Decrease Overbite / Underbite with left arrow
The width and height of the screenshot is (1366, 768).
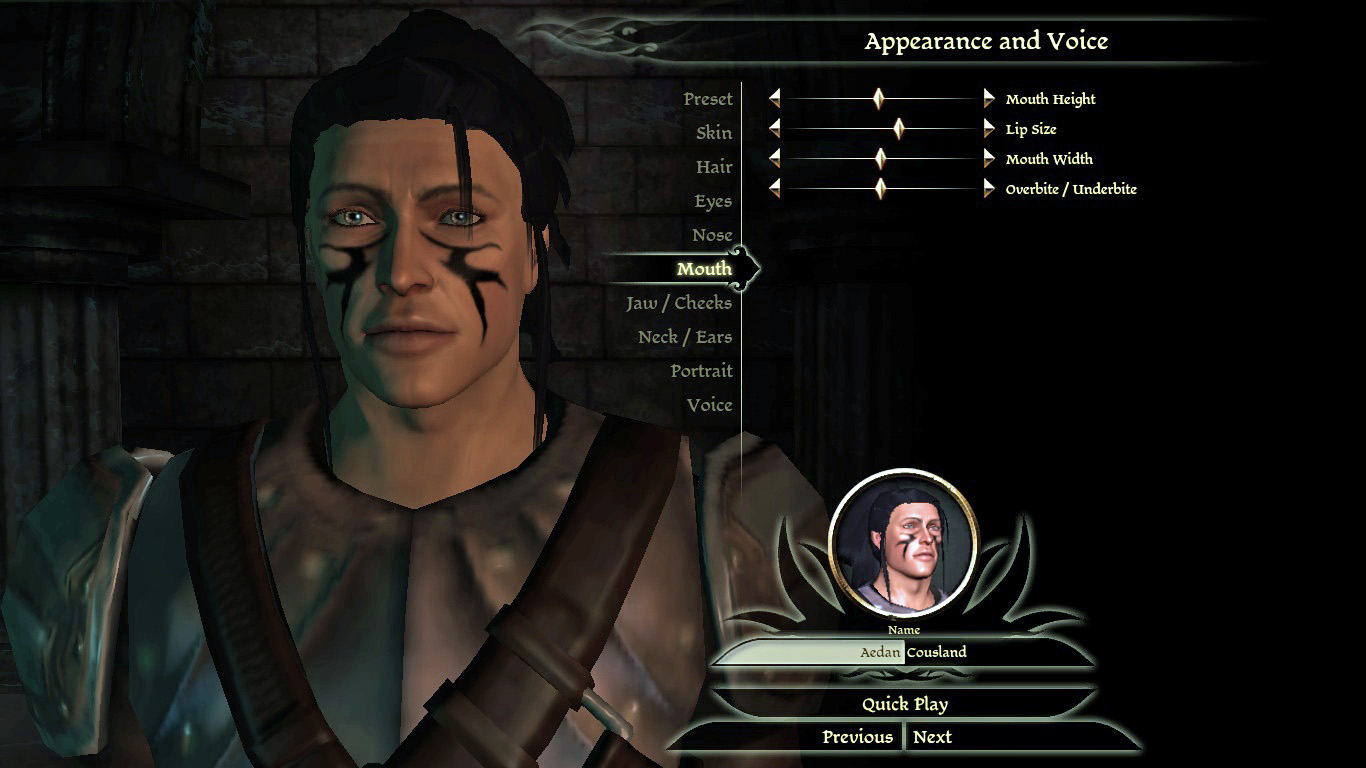click(774, 188)
